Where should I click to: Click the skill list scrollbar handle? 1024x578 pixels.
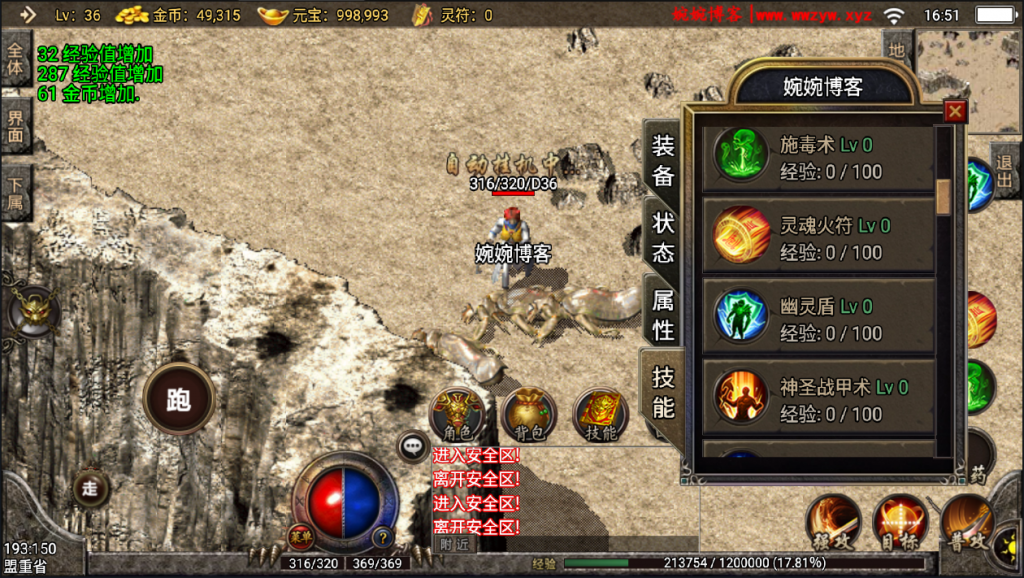(943, 195)
